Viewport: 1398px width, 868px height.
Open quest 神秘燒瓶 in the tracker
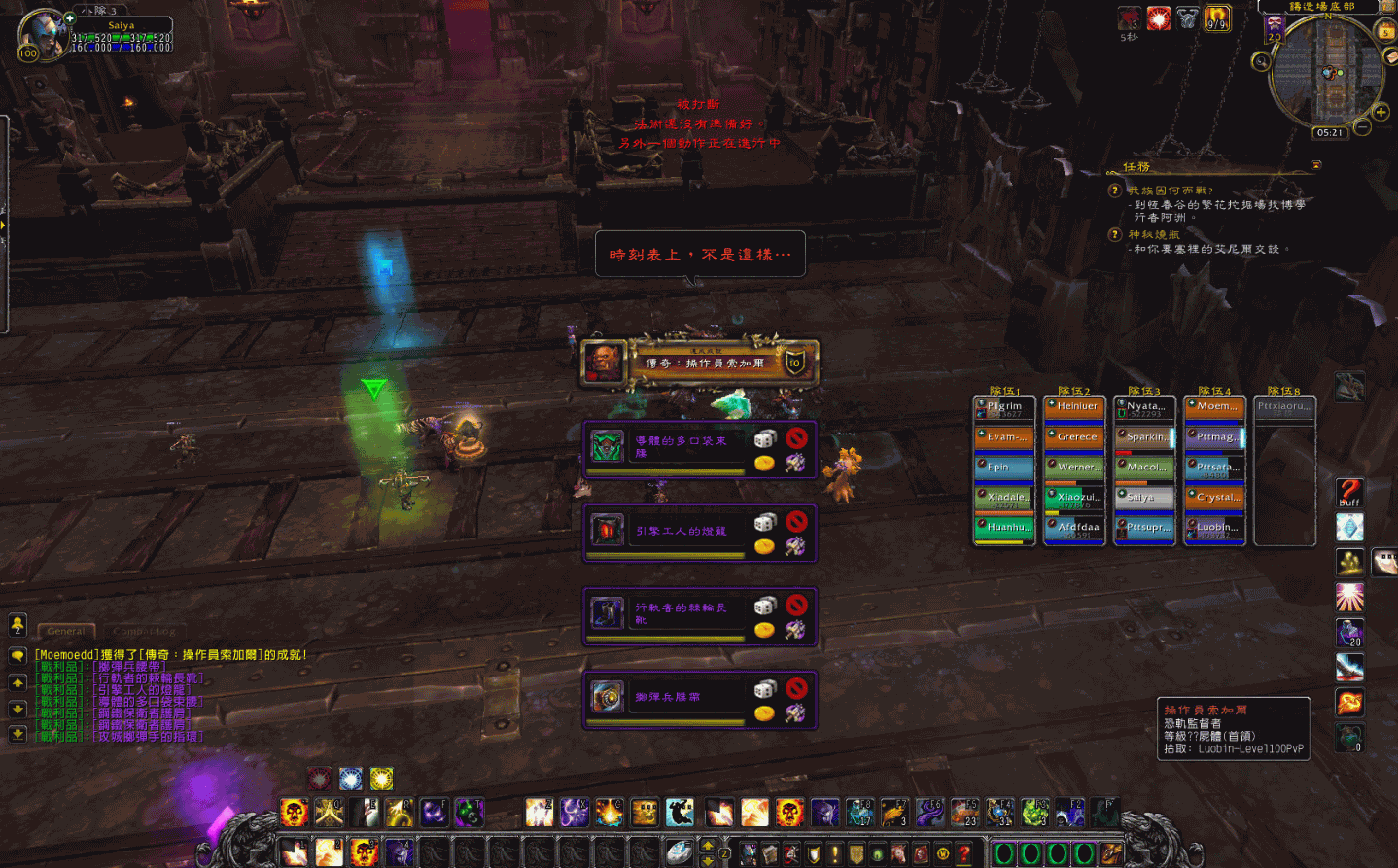1154,234
